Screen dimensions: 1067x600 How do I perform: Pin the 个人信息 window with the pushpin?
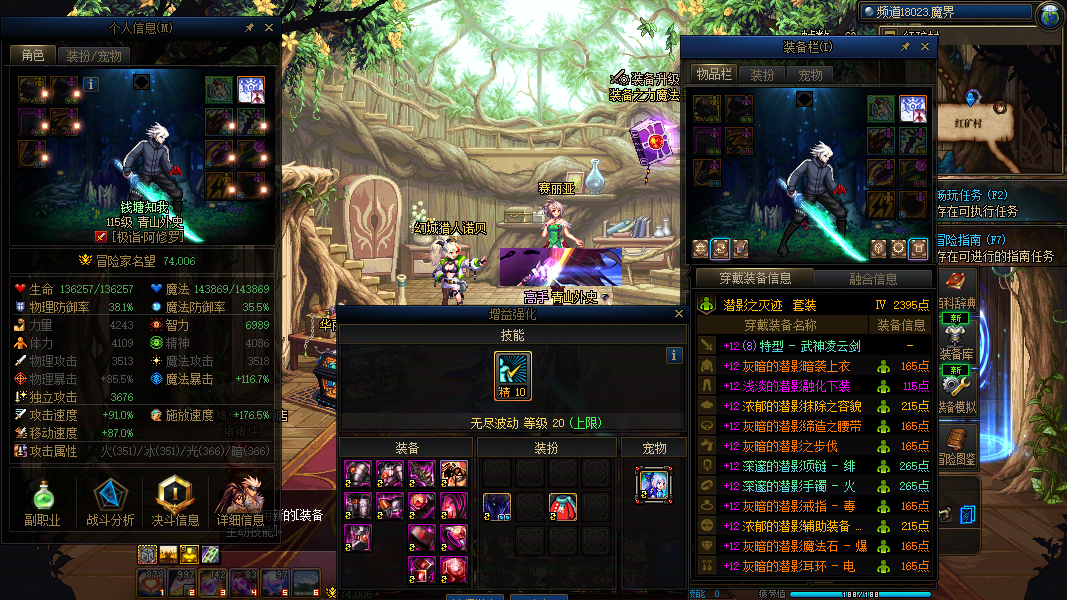tap(249, 29)
